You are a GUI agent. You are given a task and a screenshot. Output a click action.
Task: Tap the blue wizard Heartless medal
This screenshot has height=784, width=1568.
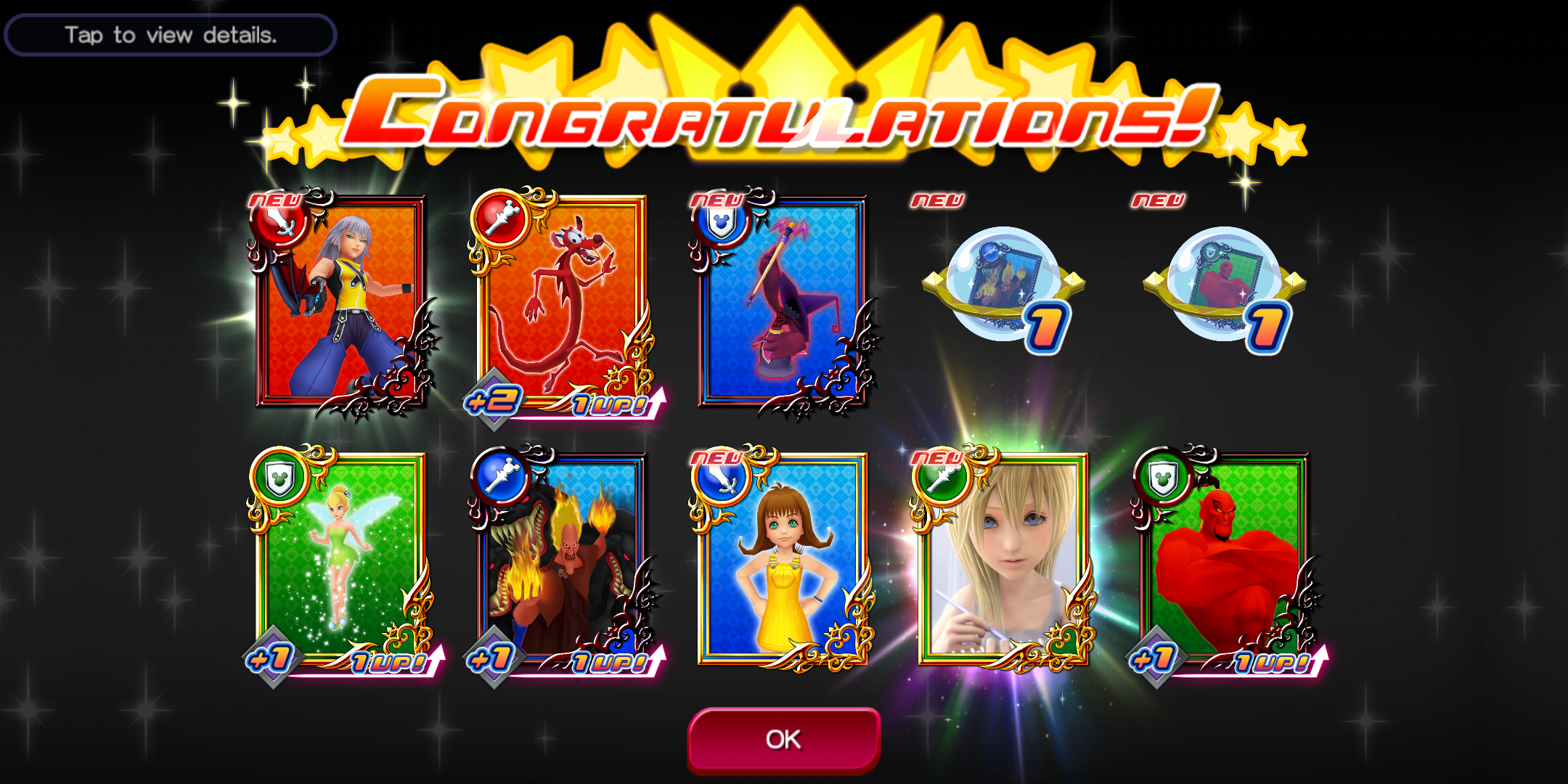pos(783,301)
